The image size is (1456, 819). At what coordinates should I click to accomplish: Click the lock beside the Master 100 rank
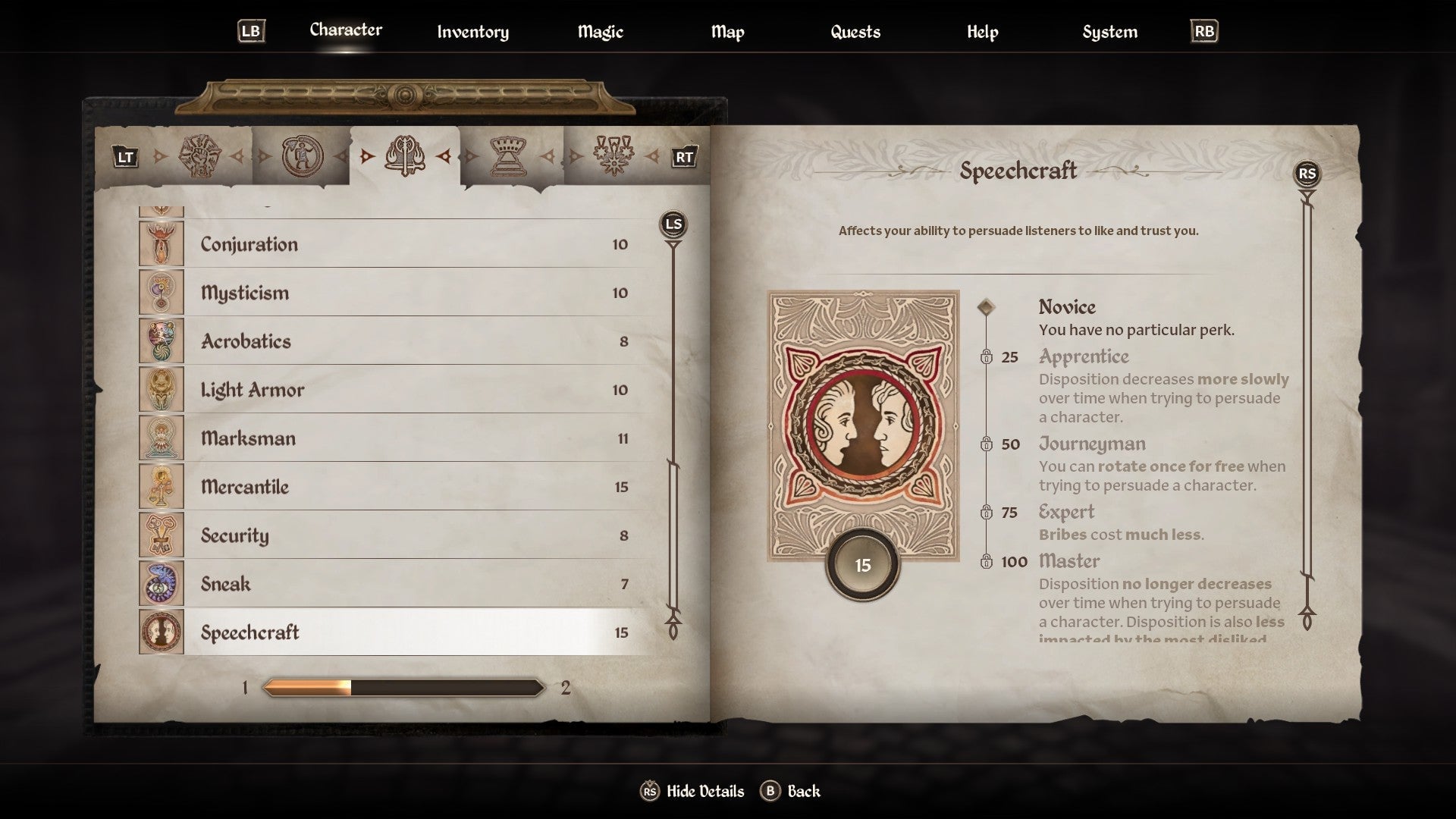click(987, 562)
